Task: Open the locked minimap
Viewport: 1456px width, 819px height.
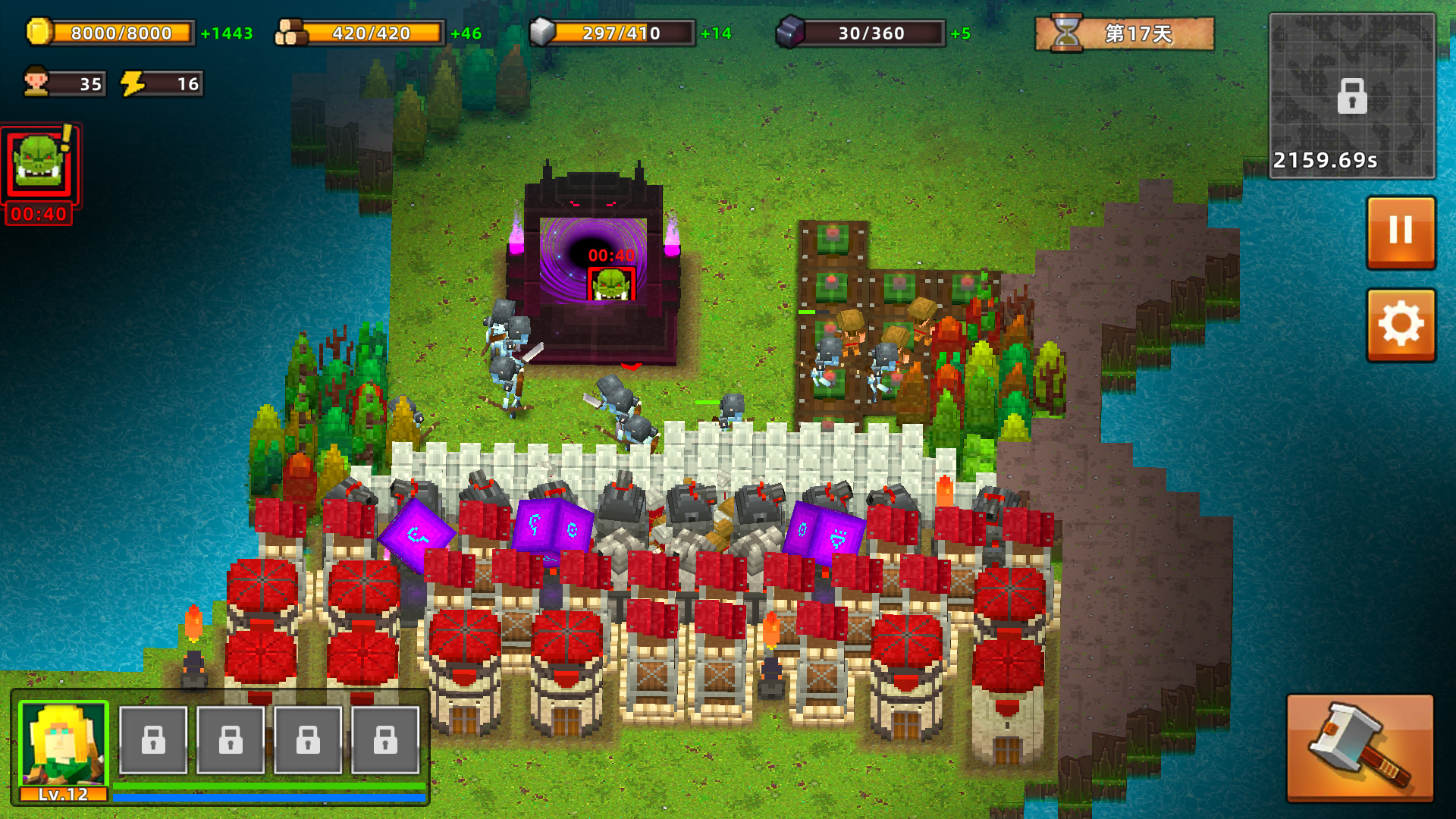Action: click(1351, 96)
